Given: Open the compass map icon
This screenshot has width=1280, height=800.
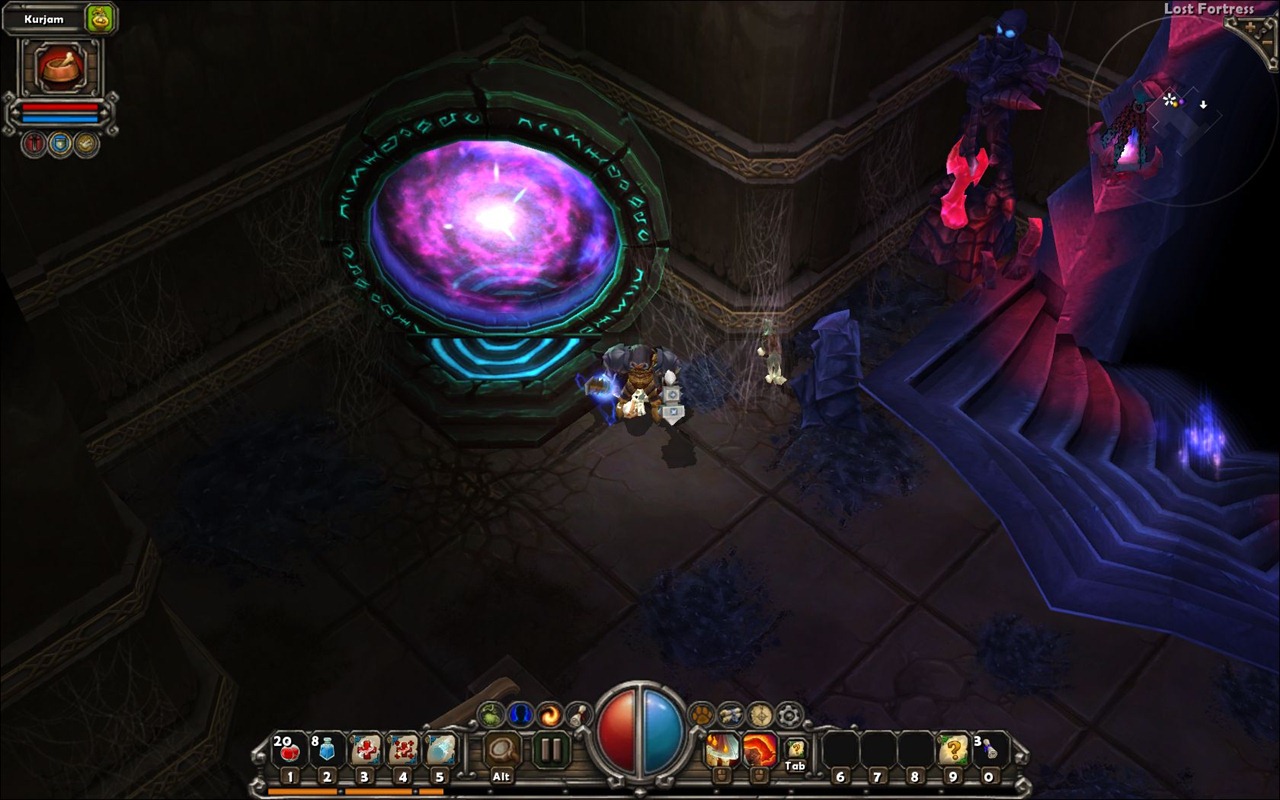Looking at the screenshot, I should pyautogui.click(x=760, y=715).
